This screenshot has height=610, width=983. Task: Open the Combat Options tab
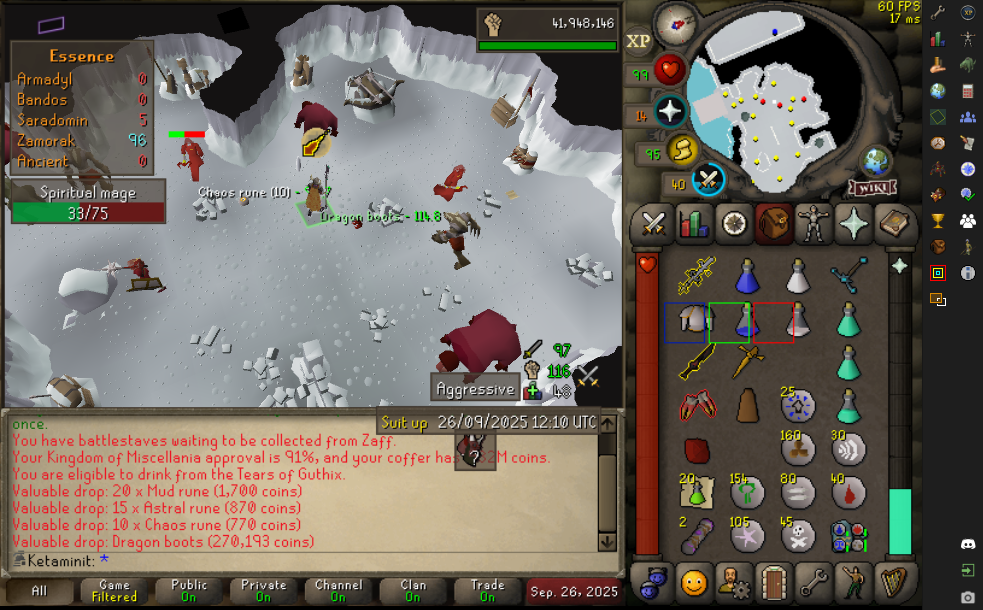coord(653,222)
